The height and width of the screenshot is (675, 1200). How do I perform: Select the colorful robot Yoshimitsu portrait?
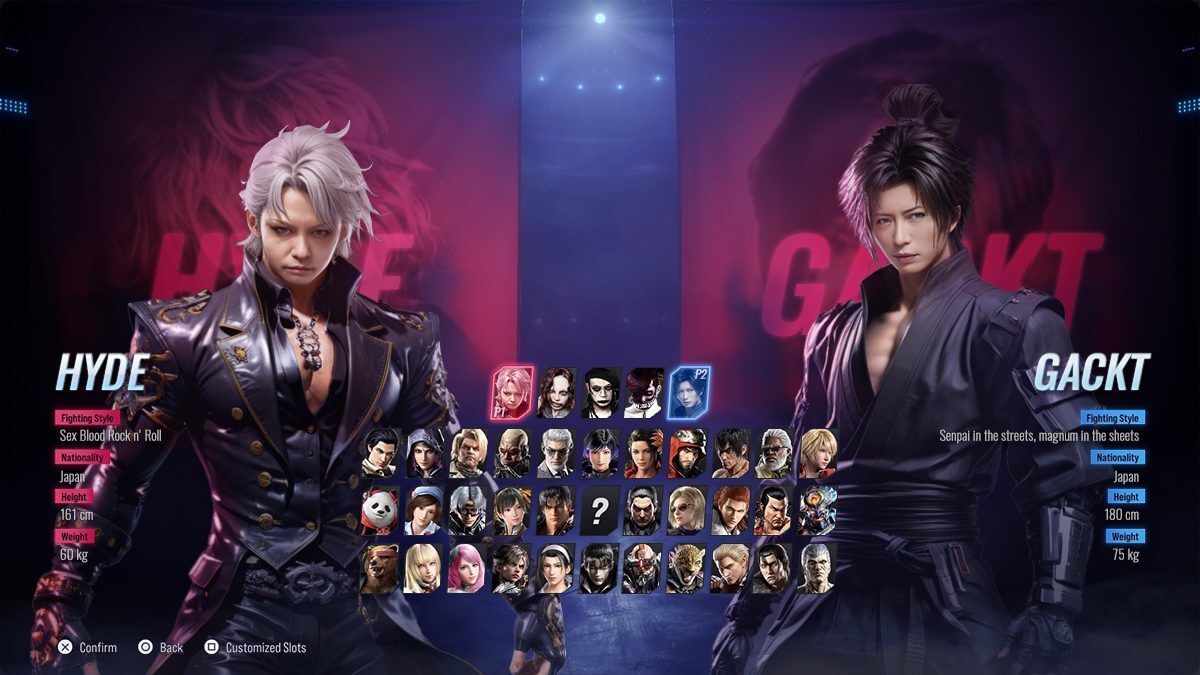pyautogui.click(x=817, y=511)
